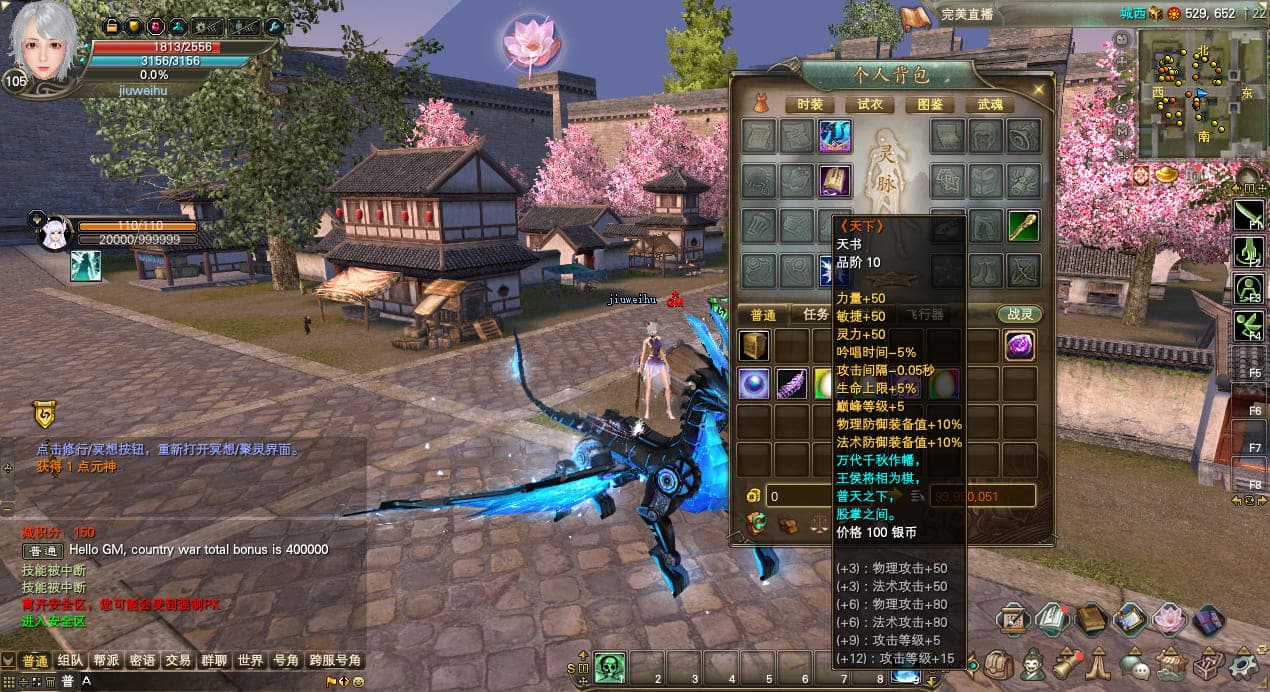Choose the purple feather item in the bag
The height and width of the screenshot is (692, 1270).
click(x=791, y=384)
